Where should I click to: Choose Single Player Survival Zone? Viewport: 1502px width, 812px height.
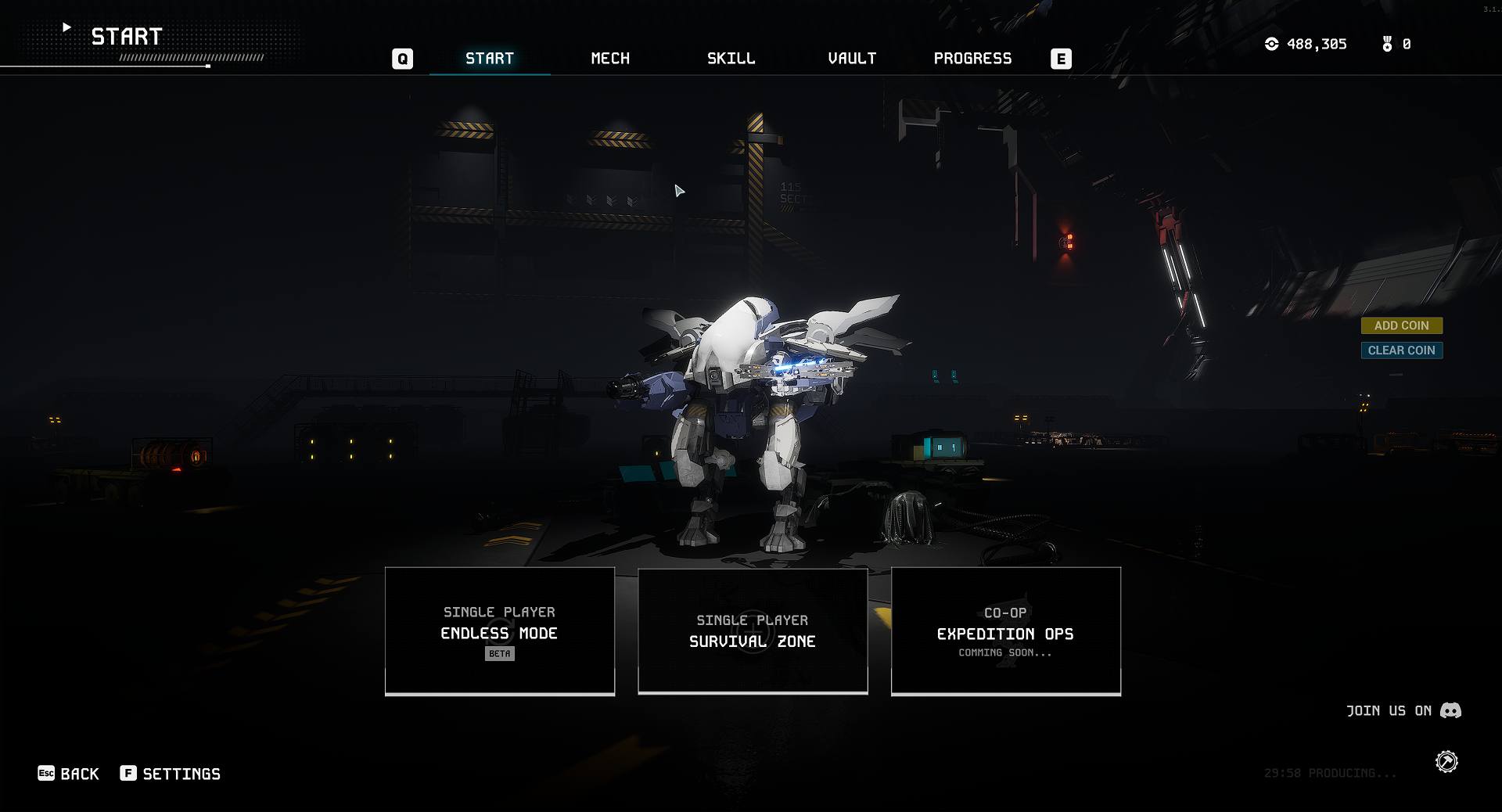[753, 631]
